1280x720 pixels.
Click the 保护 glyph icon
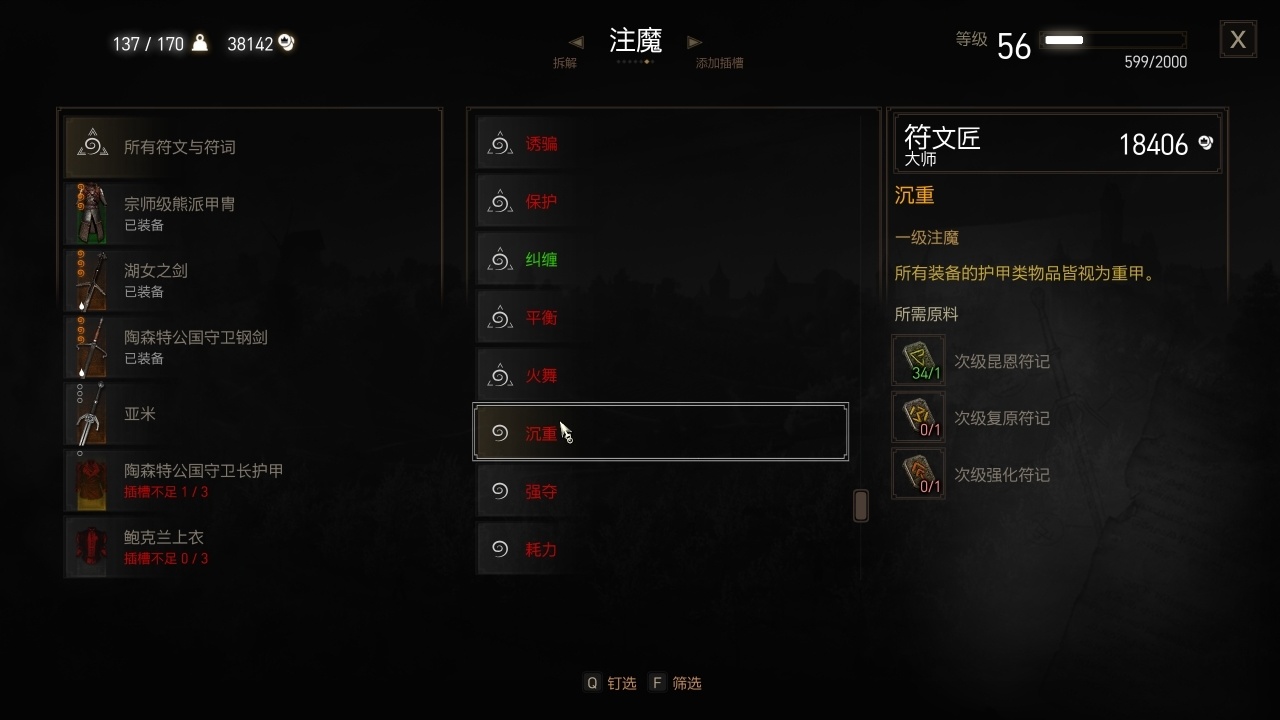[500, 201]
